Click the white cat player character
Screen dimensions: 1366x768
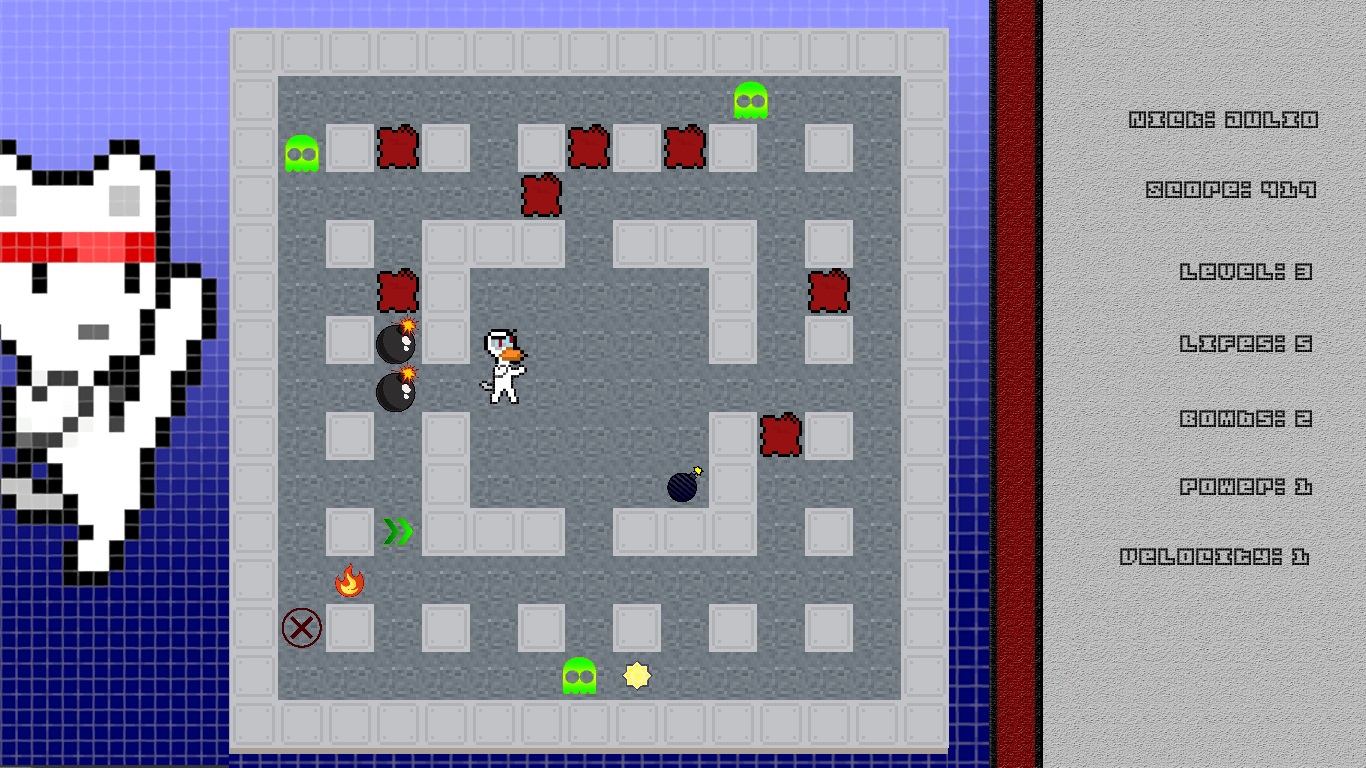pos(503,365)
